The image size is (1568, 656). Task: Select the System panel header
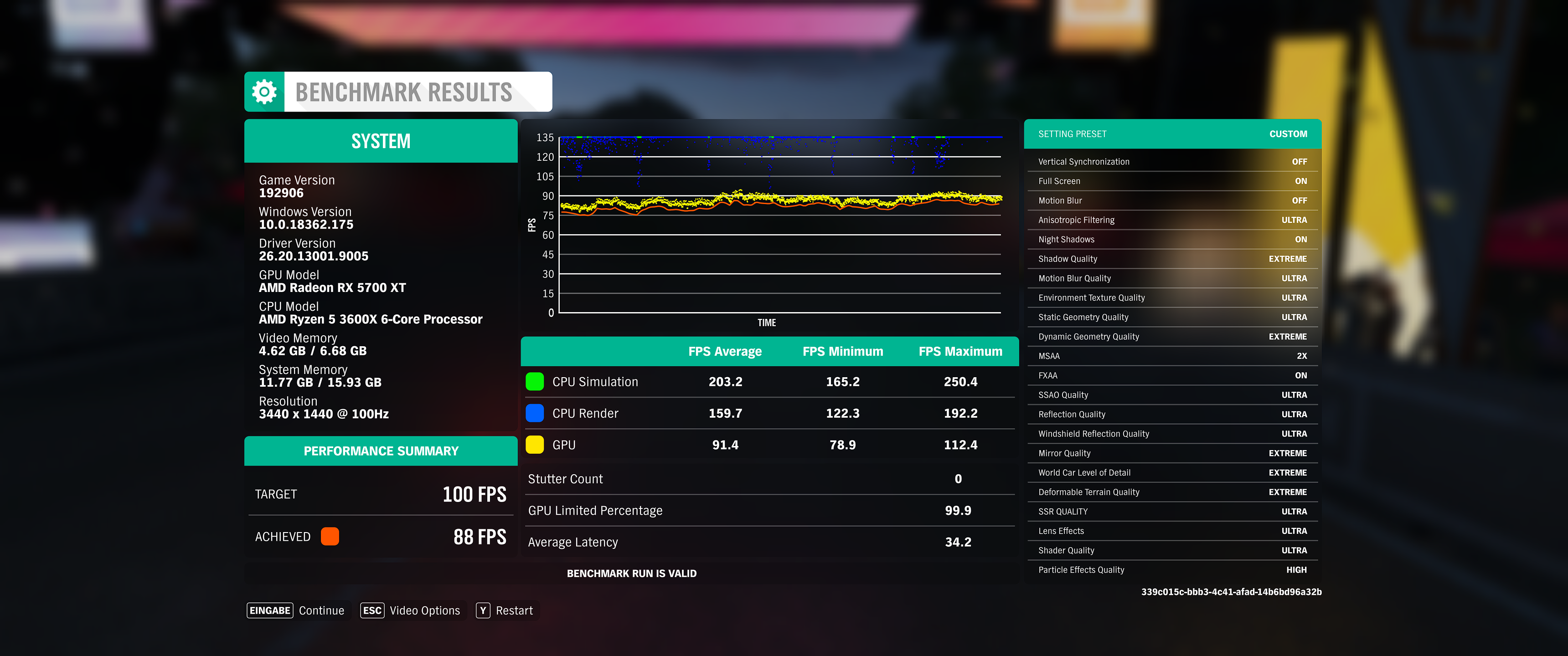(381, 141)
